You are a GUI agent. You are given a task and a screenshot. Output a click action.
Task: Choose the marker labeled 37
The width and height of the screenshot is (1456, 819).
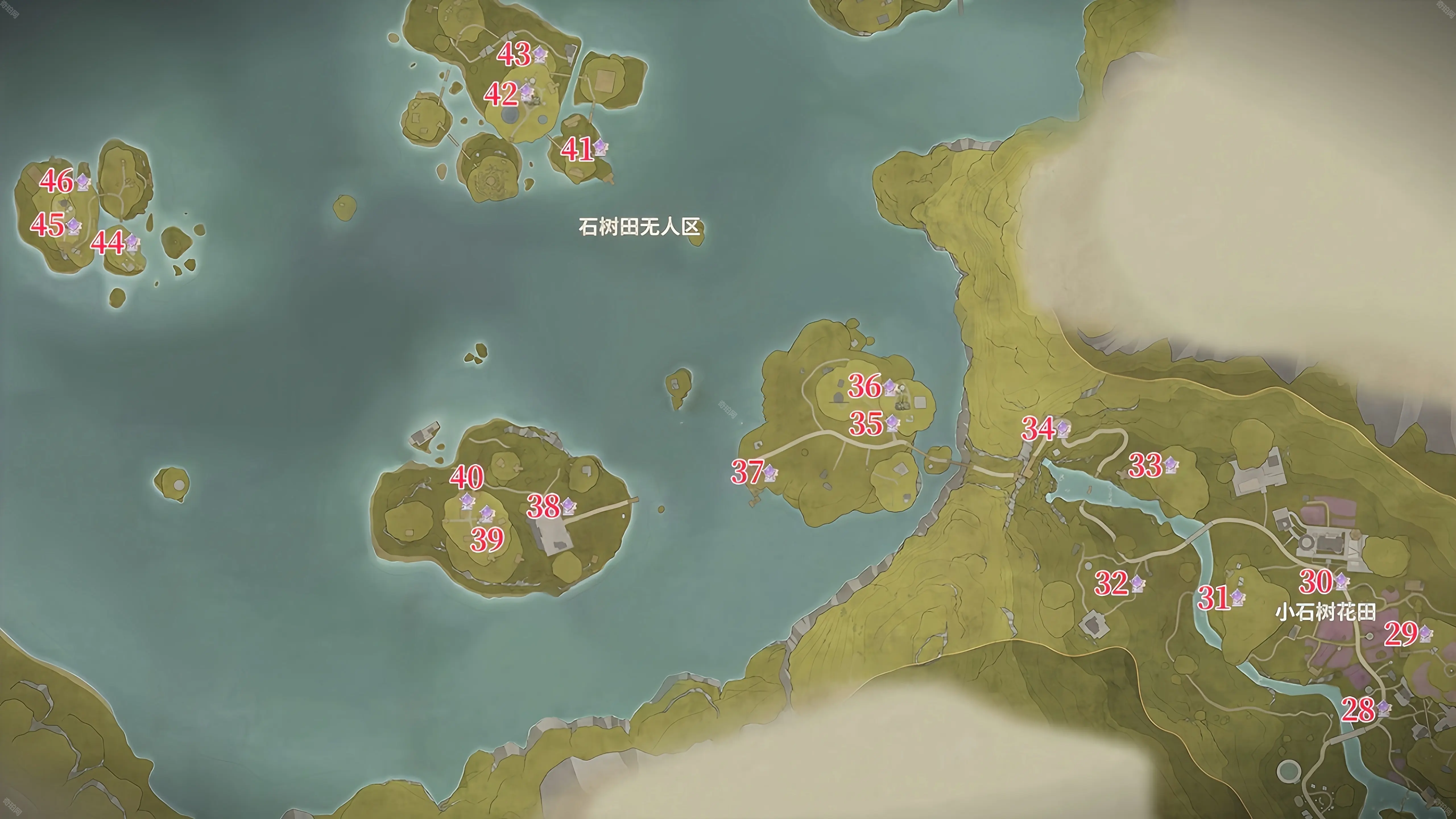click(x=770, y=472)
